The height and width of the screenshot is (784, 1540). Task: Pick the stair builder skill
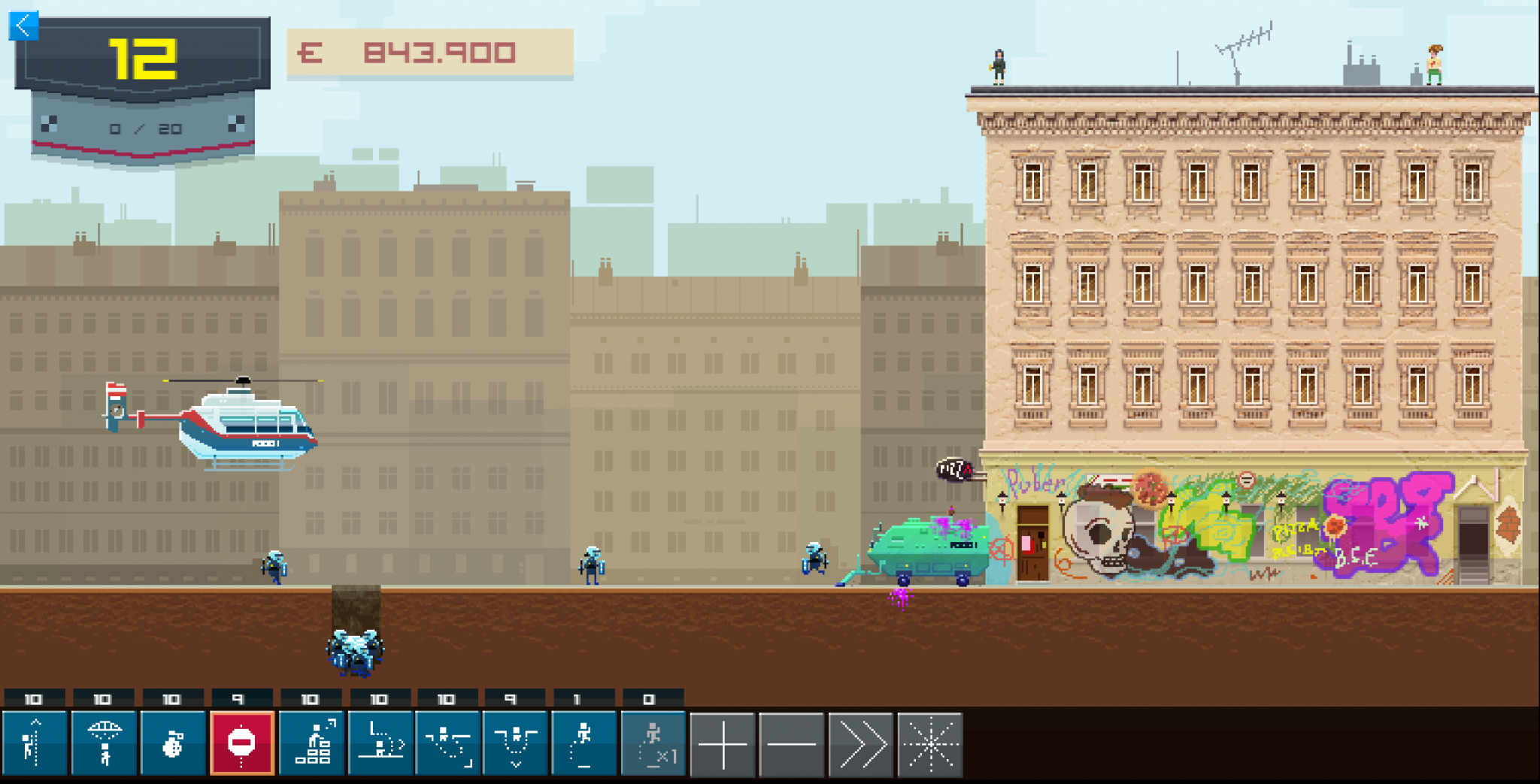[x=311, y=743]
